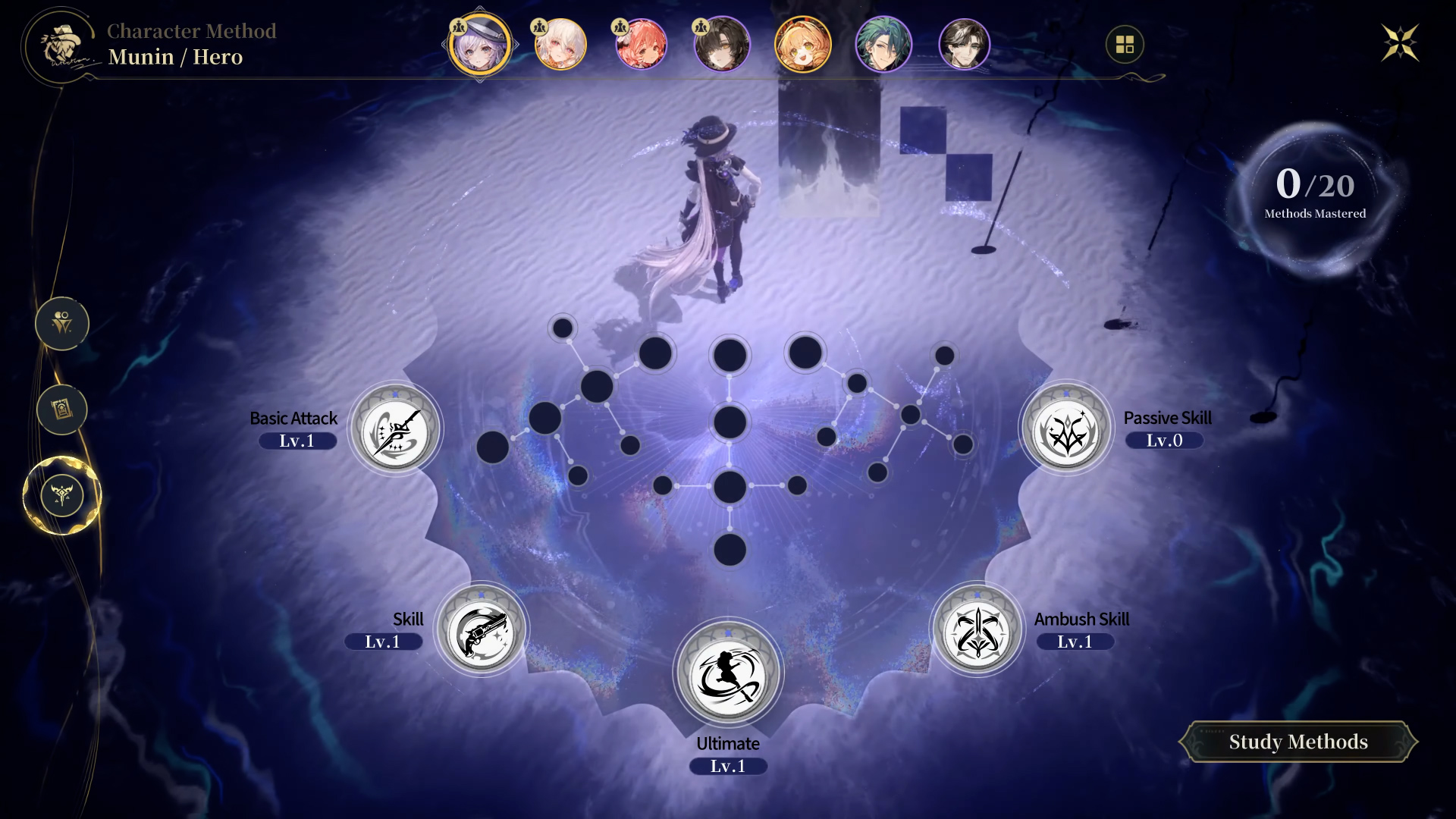This screenshot has width=1456, height=819.
Task: Open the character grid view button
Action: tap(1125, 45)
